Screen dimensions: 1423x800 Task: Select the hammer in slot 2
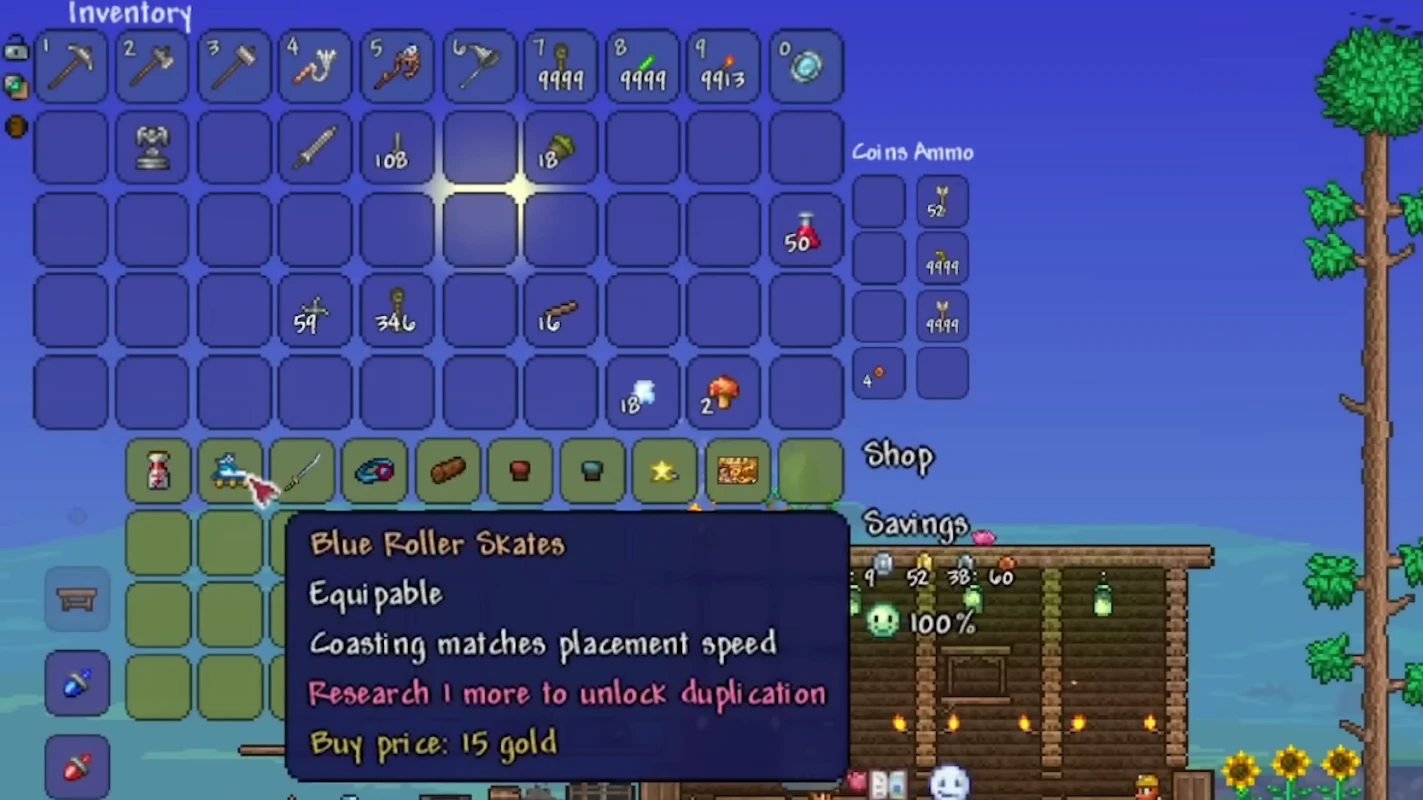pyautogui.click(x=152, y=65)
